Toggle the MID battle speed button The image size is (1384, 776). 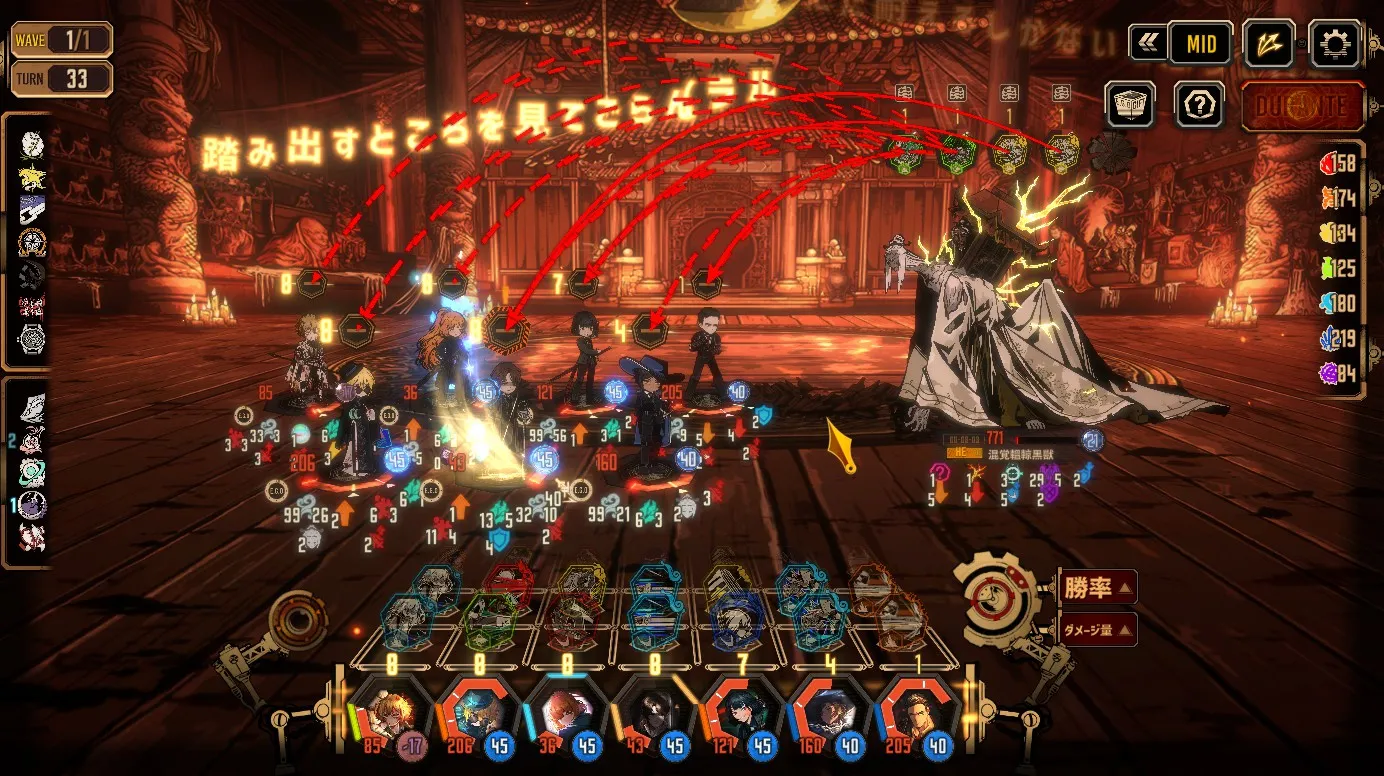point(1200,44)
